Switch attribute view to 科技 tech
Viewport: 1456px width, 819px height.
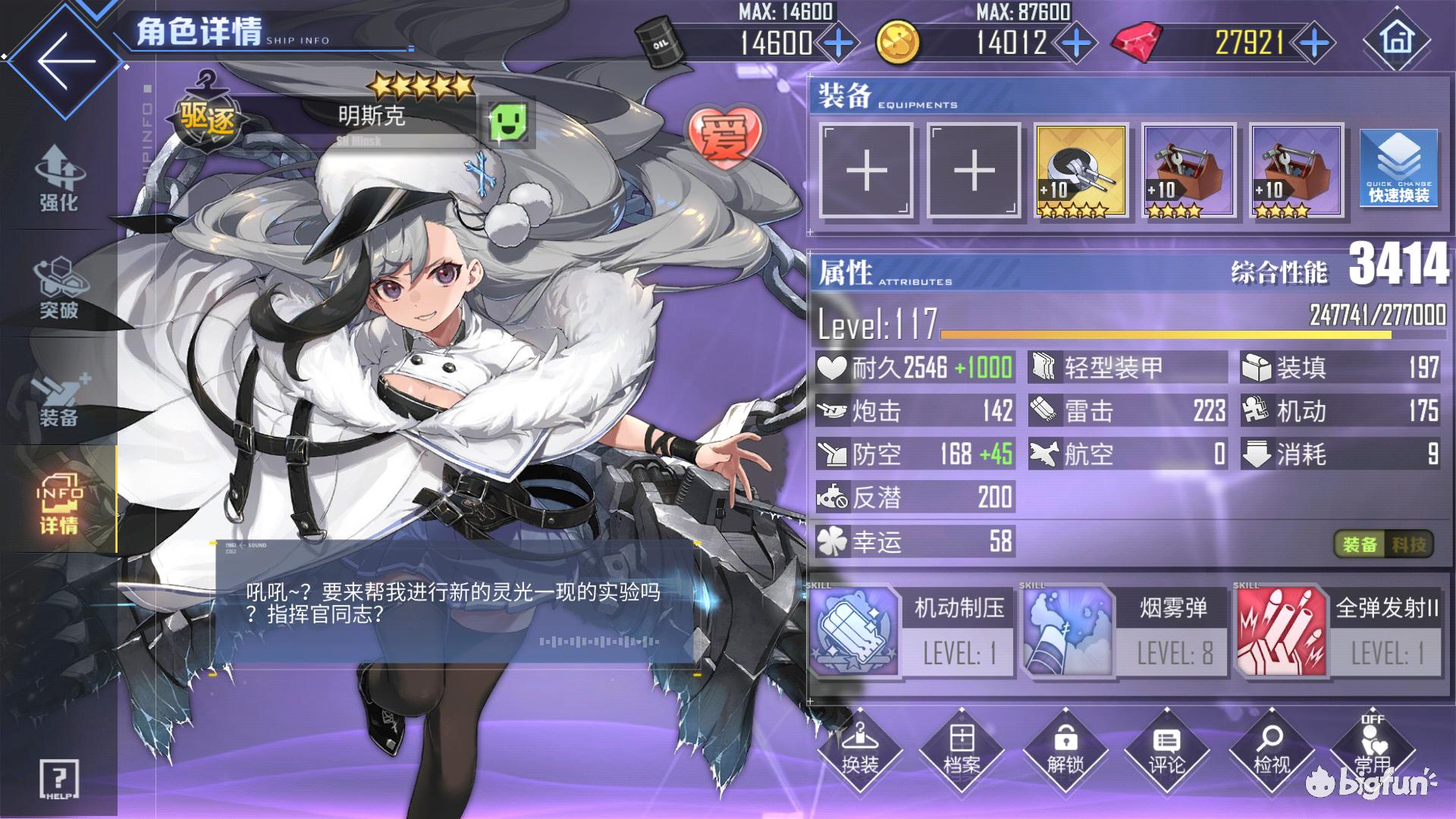tap(1409, 544)
